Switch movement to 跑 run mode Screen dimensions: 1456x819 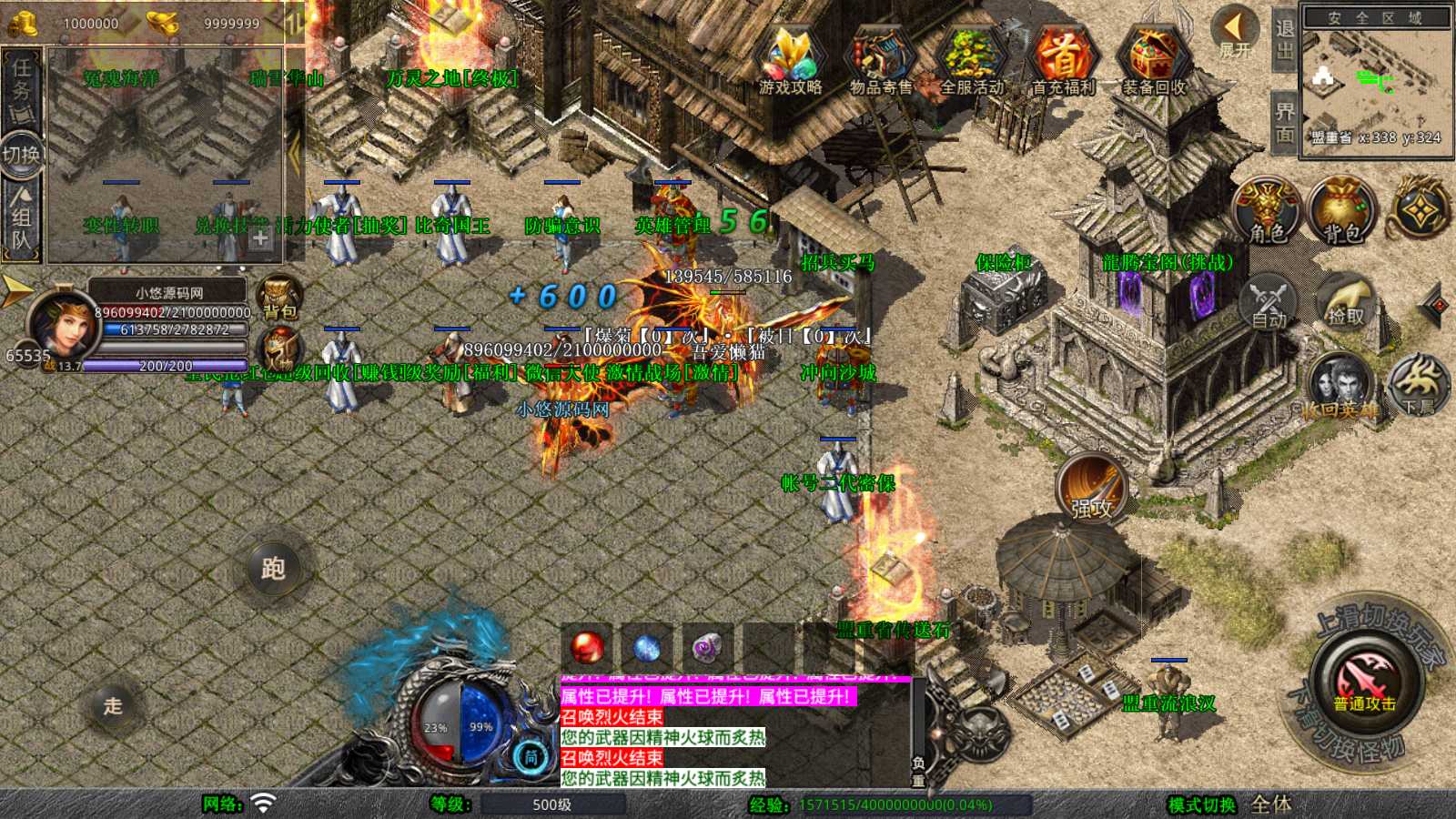(273, 569)
